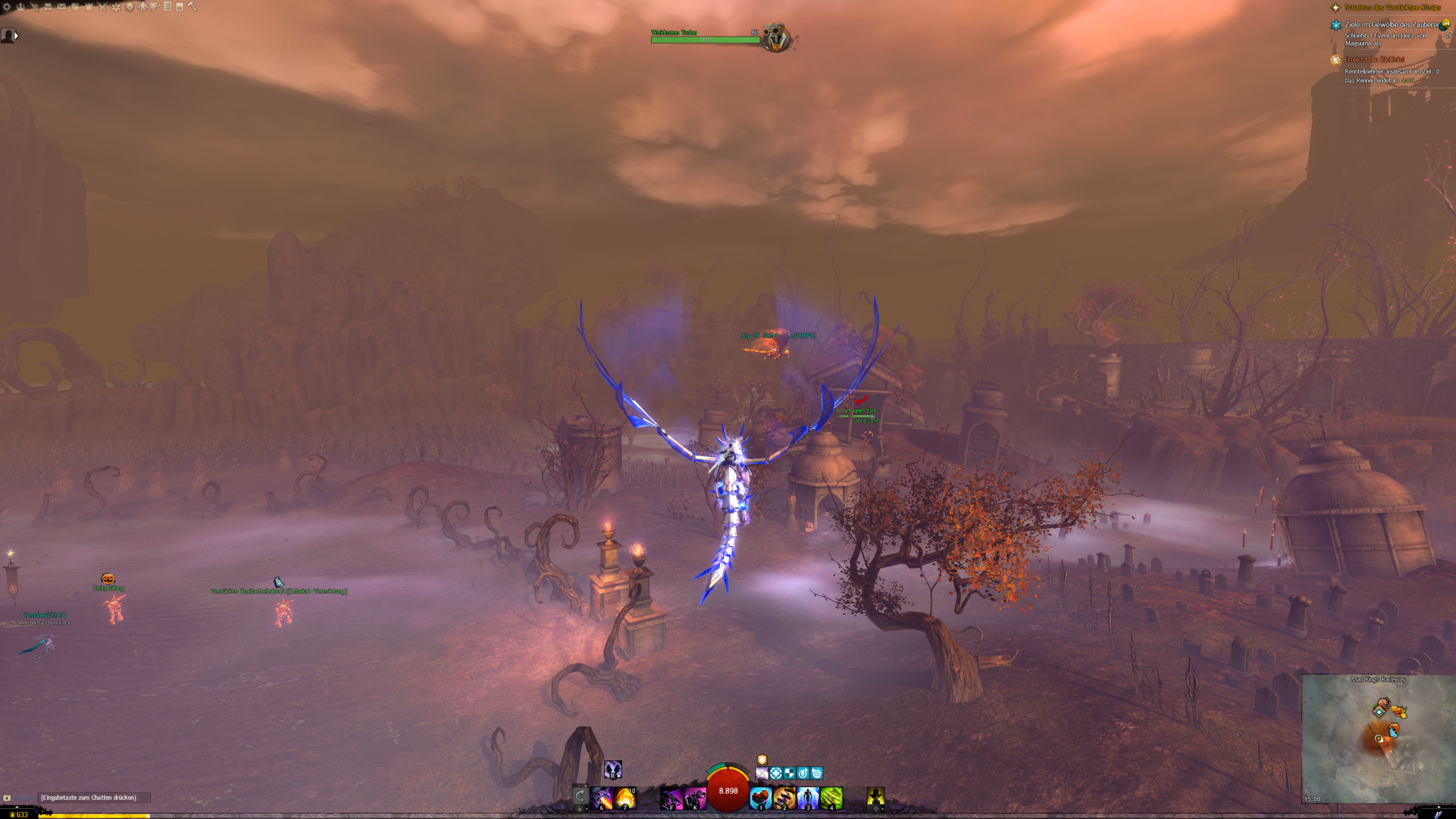The height and width of the screenshot is (819, 1456).
Task: Select the Erreicht die Ziellinie event entry
Action: pos(1374,60)
